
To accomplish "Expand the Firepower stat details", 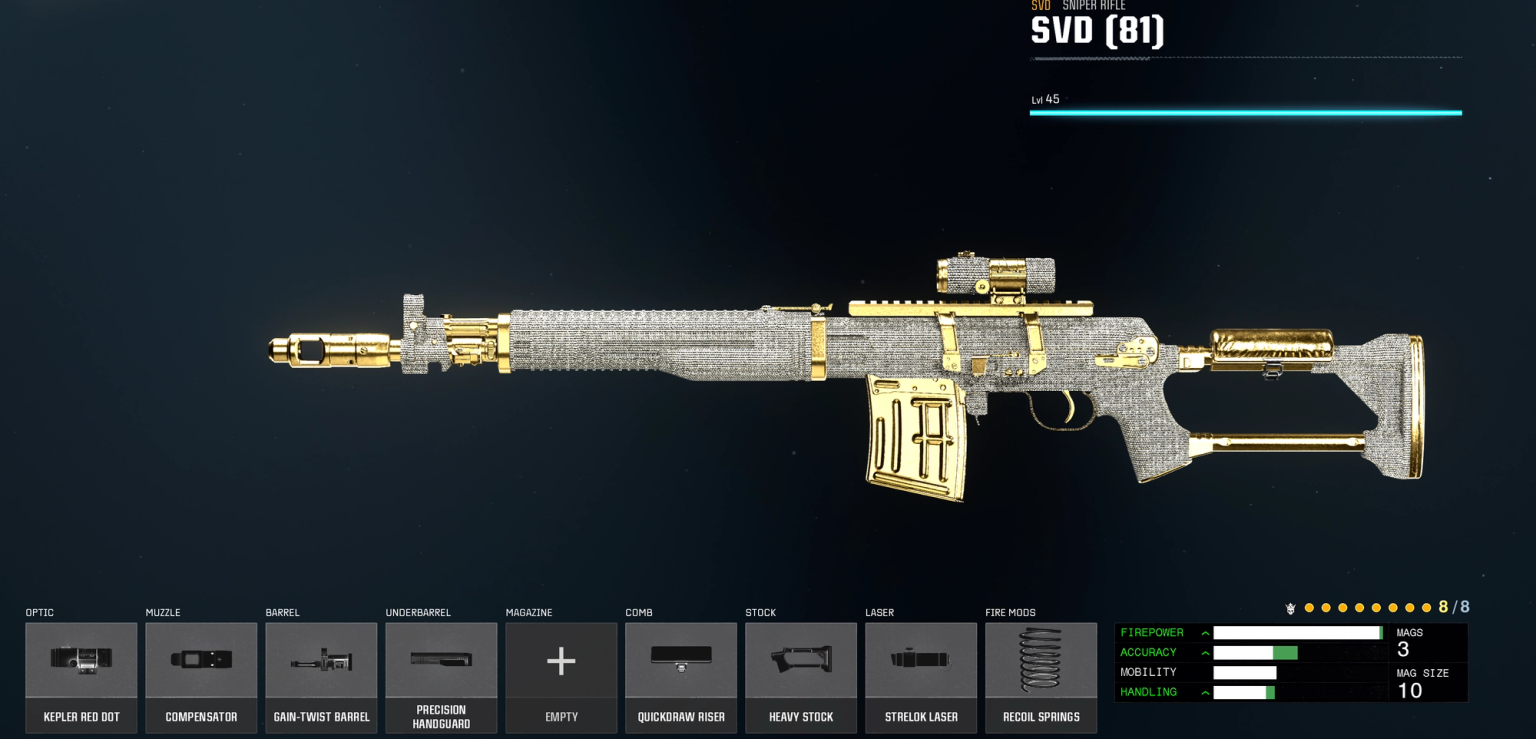I will point(1206,632).
